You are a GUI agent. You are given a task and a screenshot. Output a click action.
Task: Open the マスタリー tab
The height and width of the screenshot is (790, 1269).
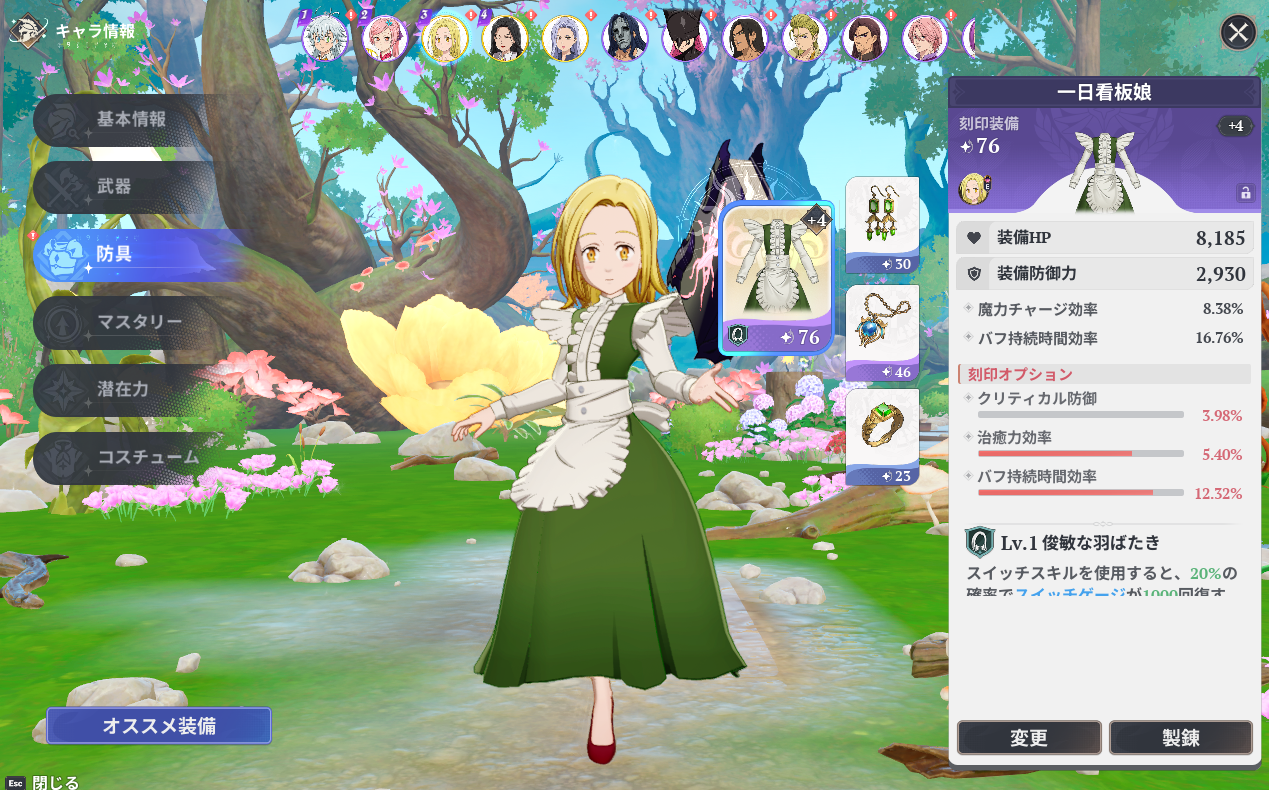click(x=138, y=322)
